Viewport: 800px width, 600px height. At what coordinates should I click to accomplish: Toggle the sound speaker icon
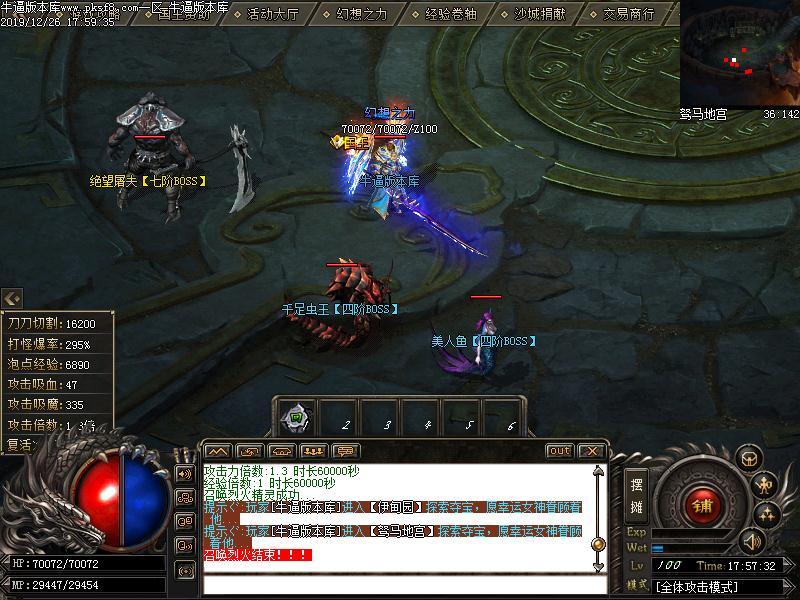pos(751,543)
